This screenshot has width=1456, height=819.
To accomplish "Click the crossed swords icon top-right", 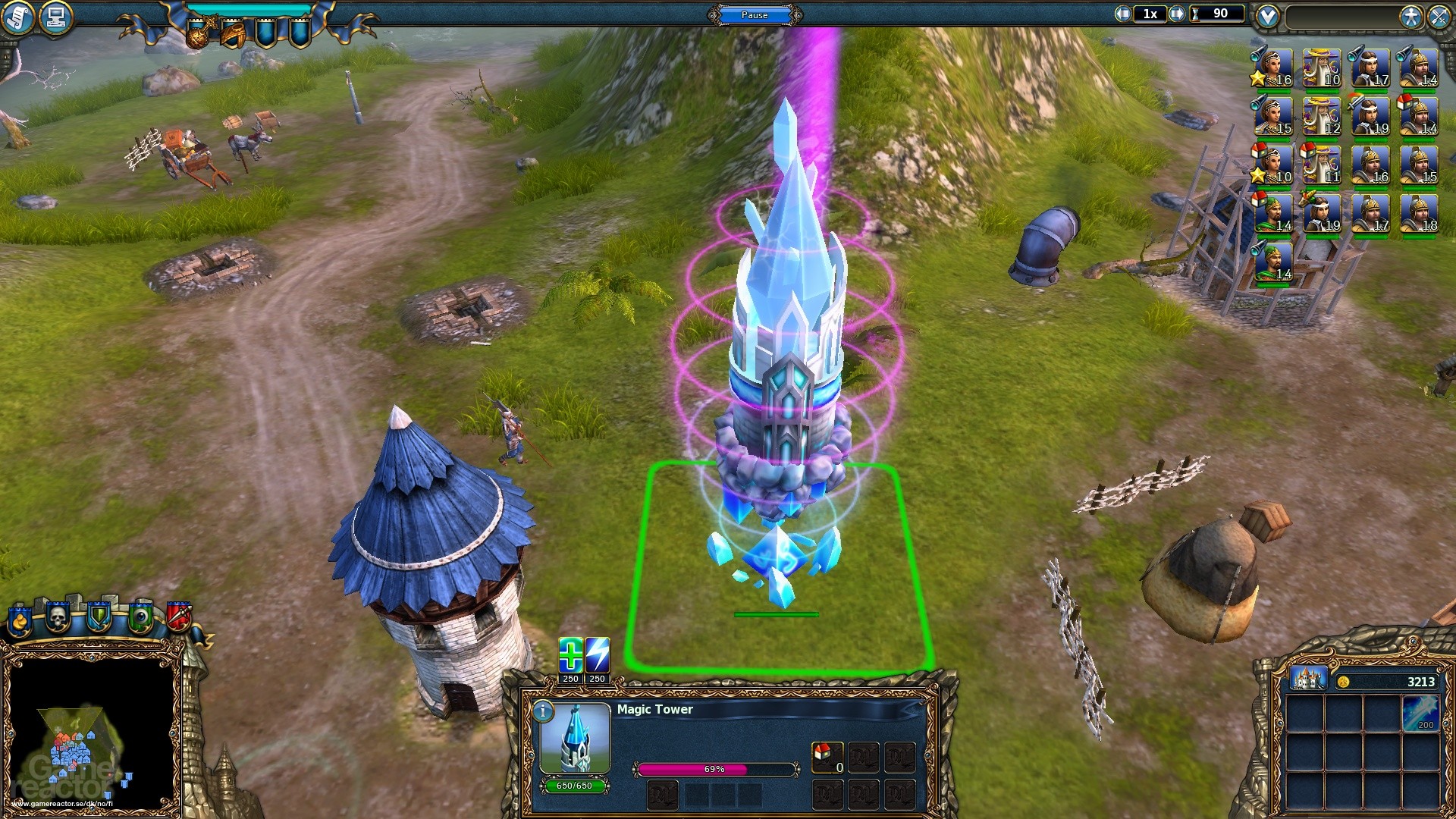I will [1440, 15].
